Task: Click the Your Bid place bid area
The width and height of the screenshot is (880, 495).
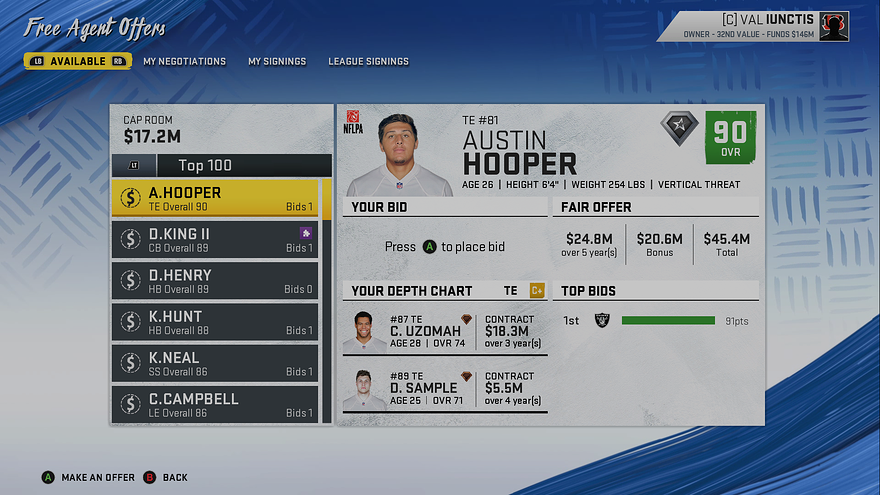Action: 445,247
